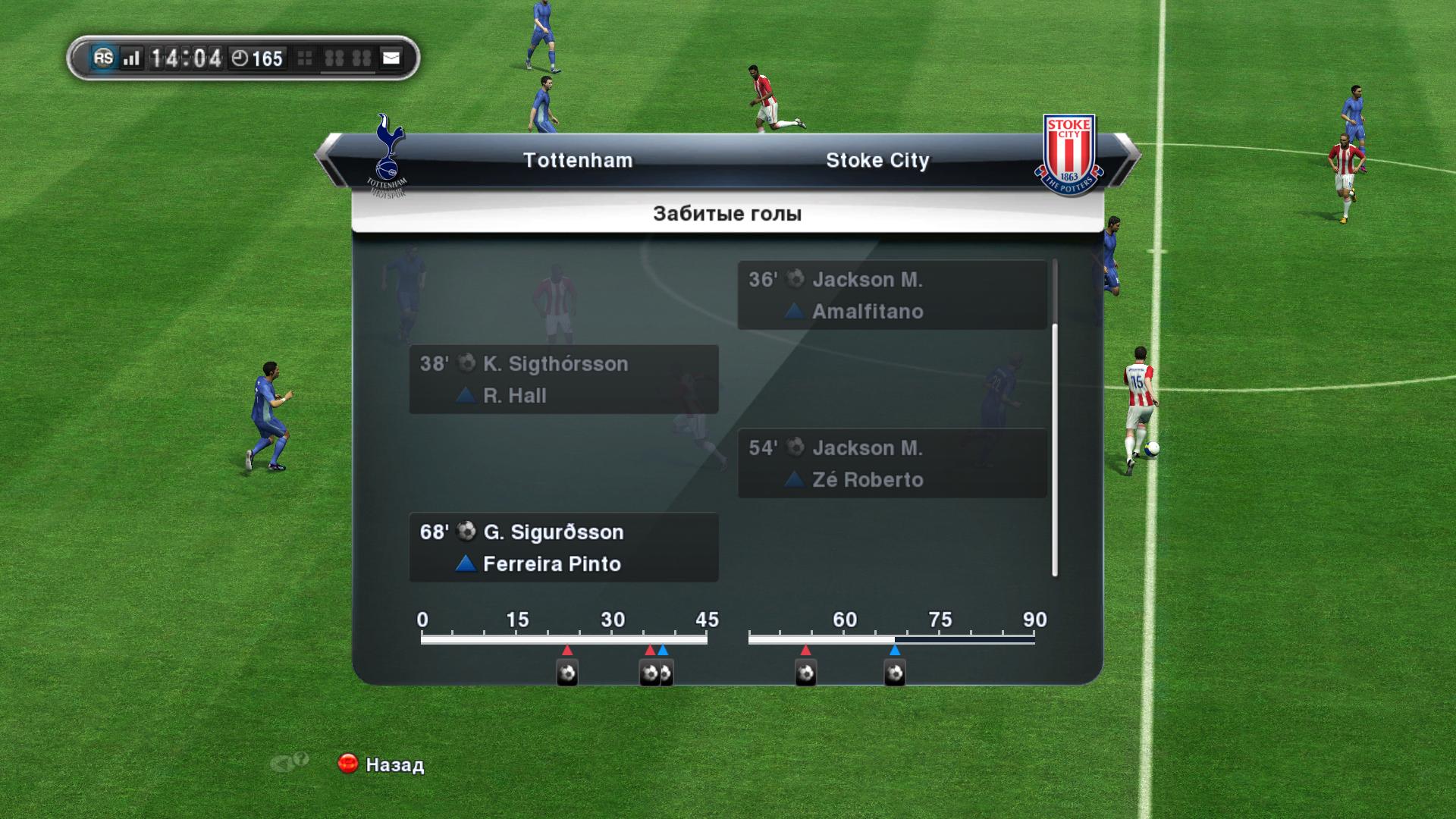Click the 68th-minute ball marker on timeline
Screen dimensions: 1456x819
(x=895, y=673)
